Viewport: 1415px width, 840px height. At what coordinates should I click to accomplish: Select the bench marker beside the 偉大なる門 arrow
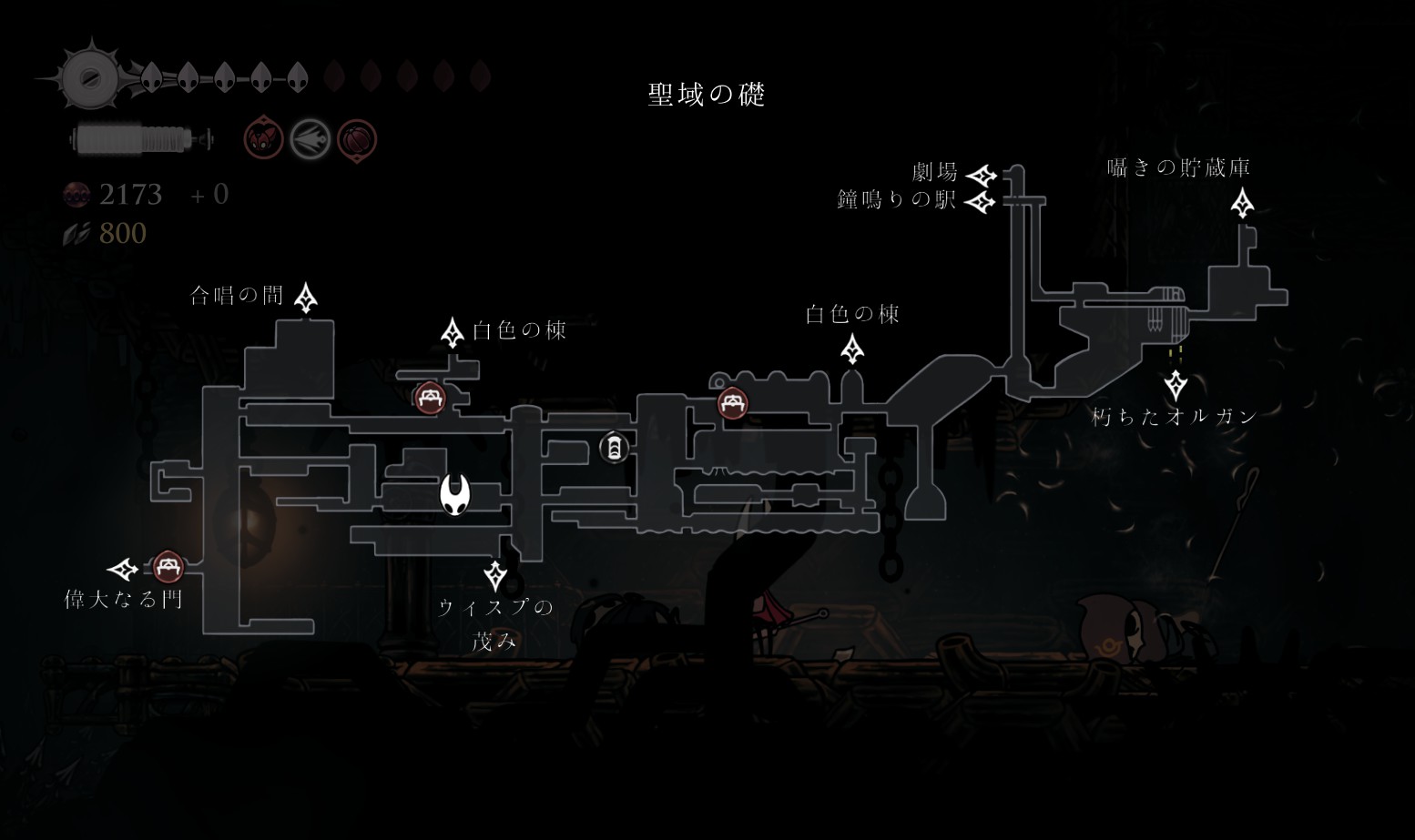167,567
